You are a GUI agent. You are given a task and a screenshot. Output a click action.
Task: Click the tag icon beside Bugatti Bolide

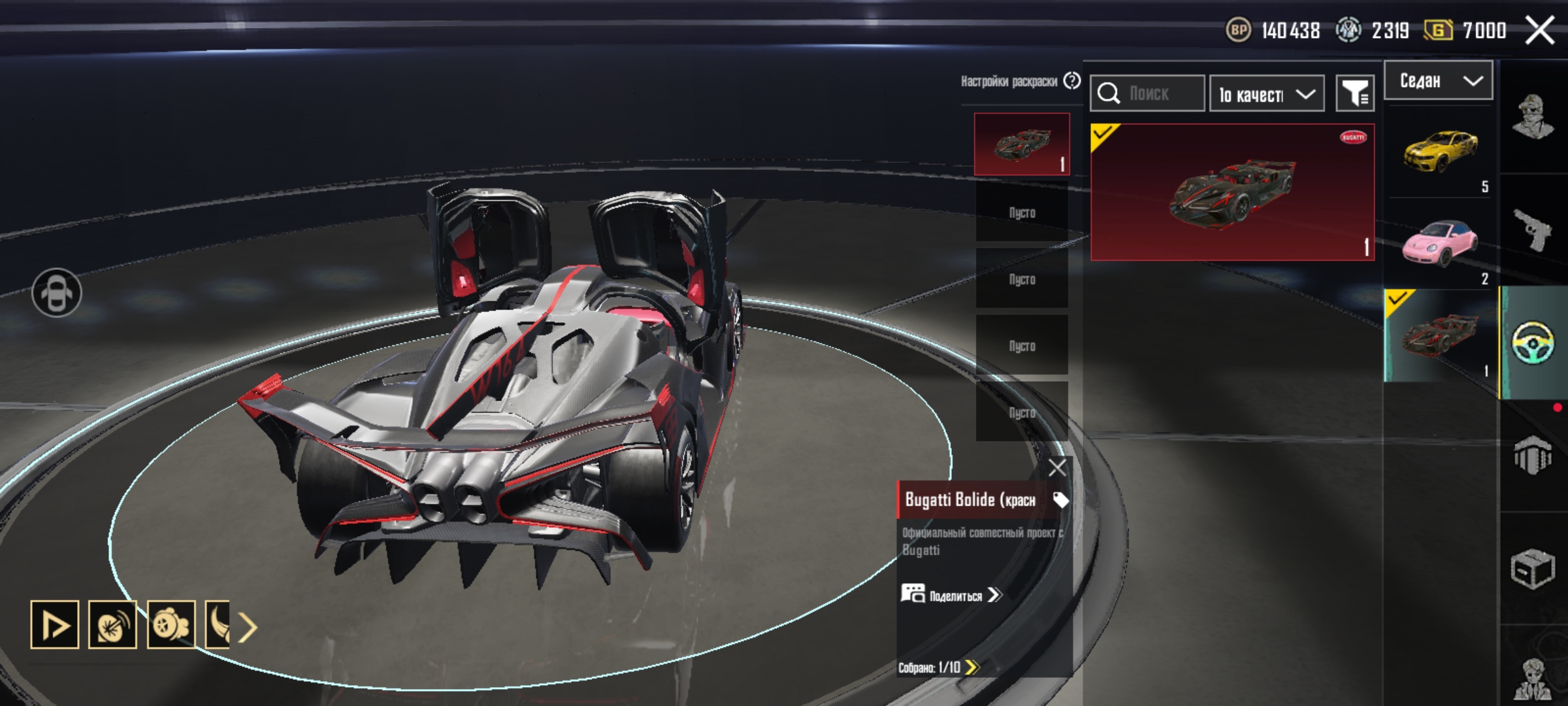pyautogui.click(x=1060, y=500)
